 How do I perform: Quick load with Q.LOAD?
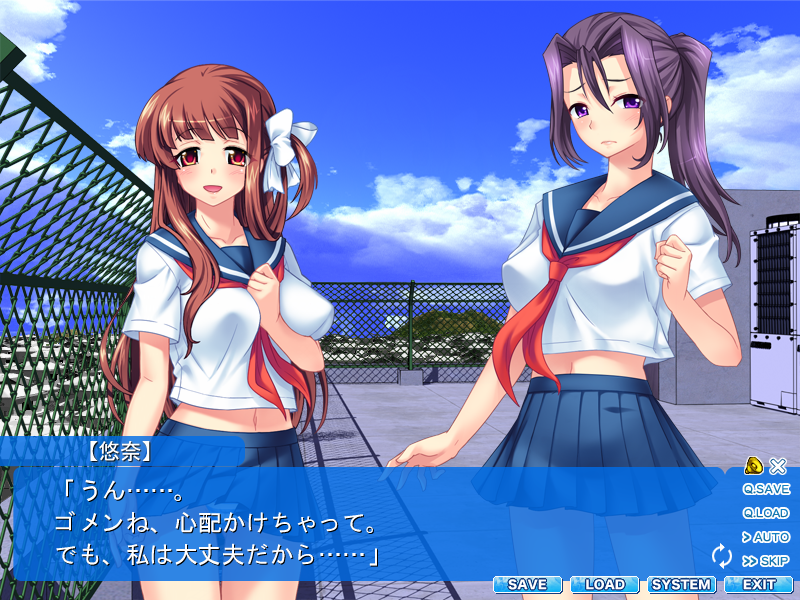pyautogui.click(x=766, y=513)
